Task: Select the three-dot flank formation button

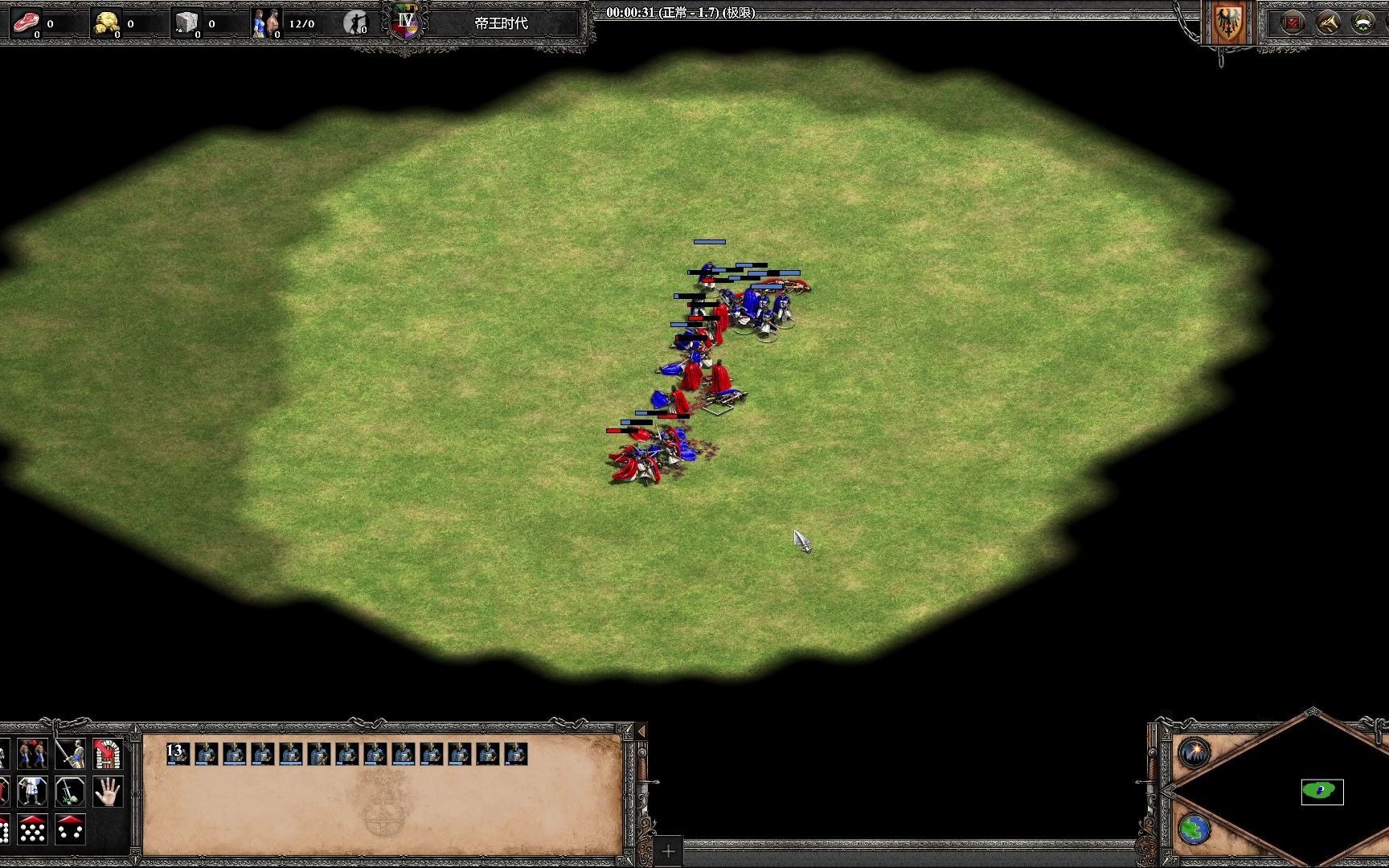Action: 71,829
